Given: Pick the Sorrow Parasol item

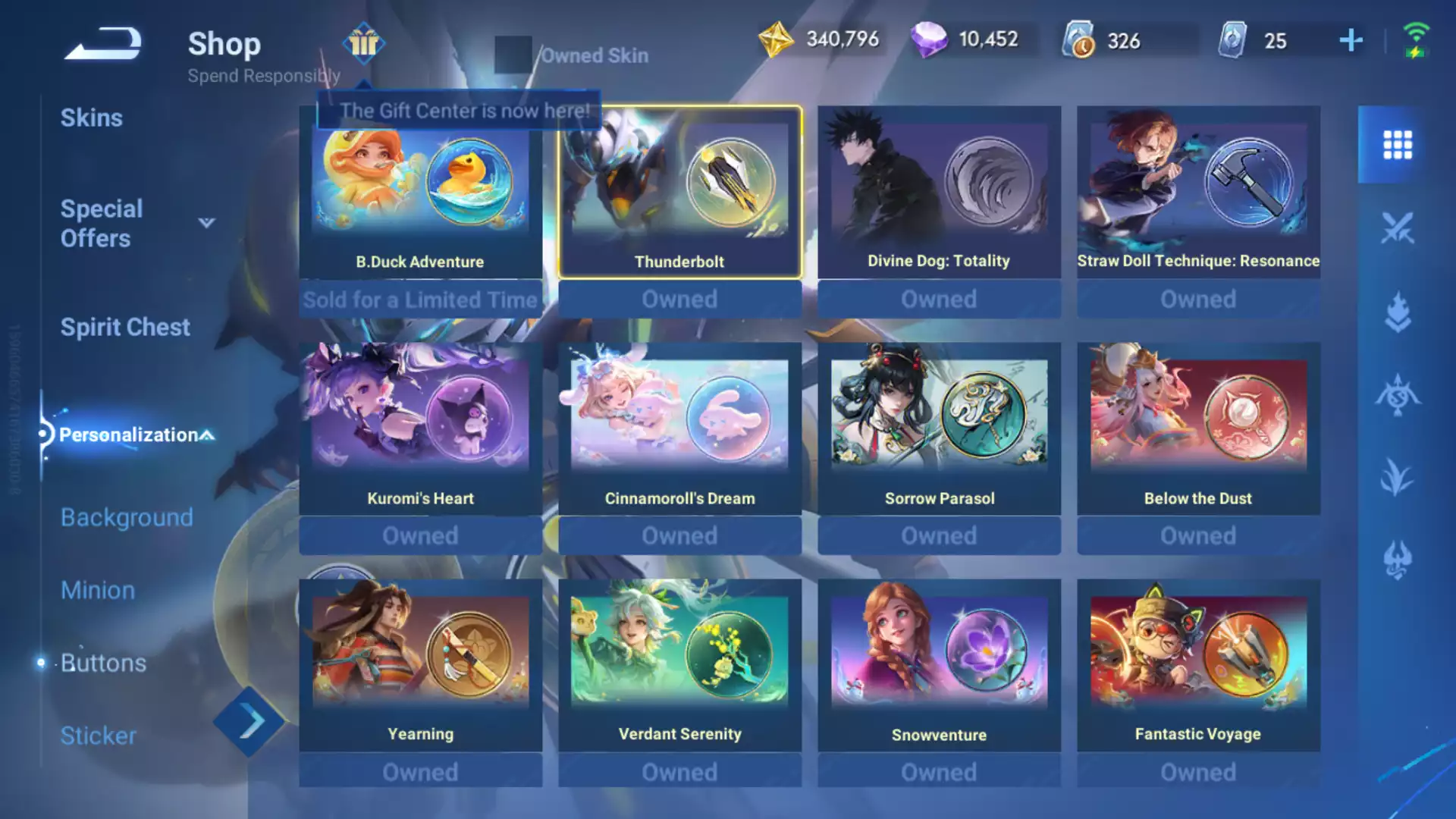Looking at the screenshot, I should [x=939, y=428].
